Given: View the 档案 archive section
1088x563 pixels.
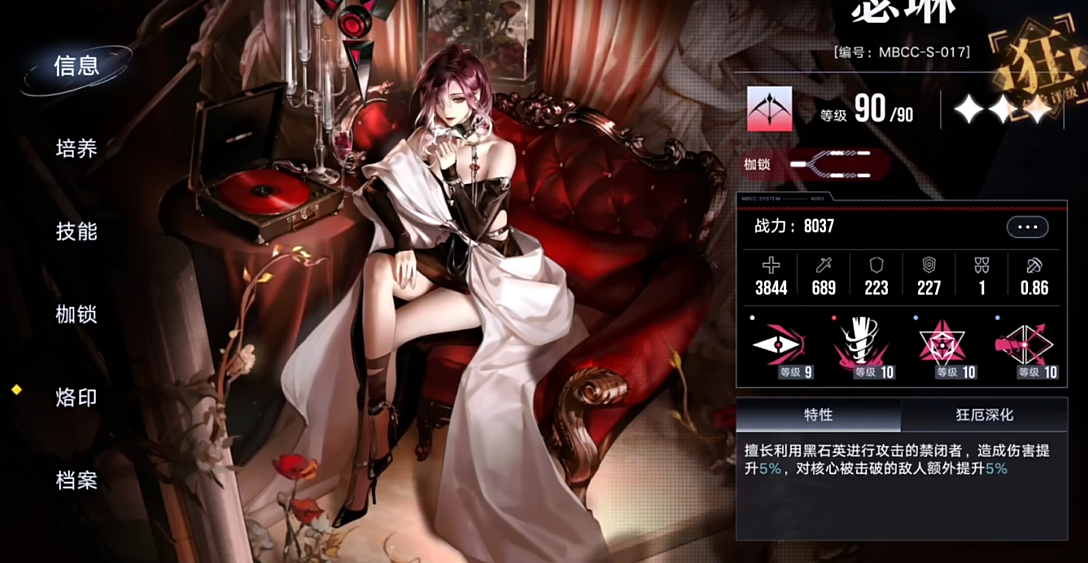Looking at the screenshot, I should pos(77,480).
